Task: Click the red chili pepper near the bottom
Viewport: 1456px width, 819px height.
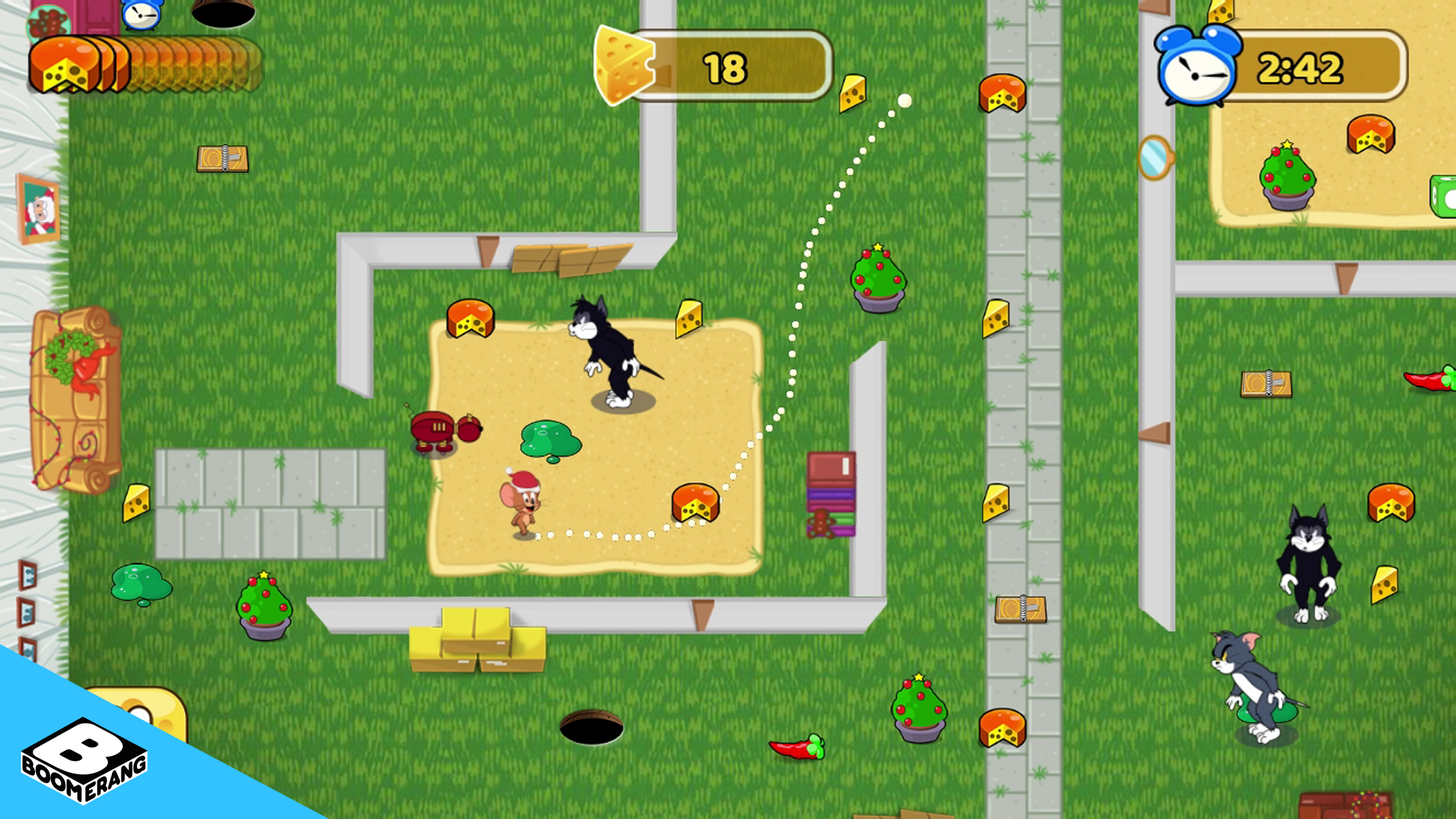Action: [796, 746]
